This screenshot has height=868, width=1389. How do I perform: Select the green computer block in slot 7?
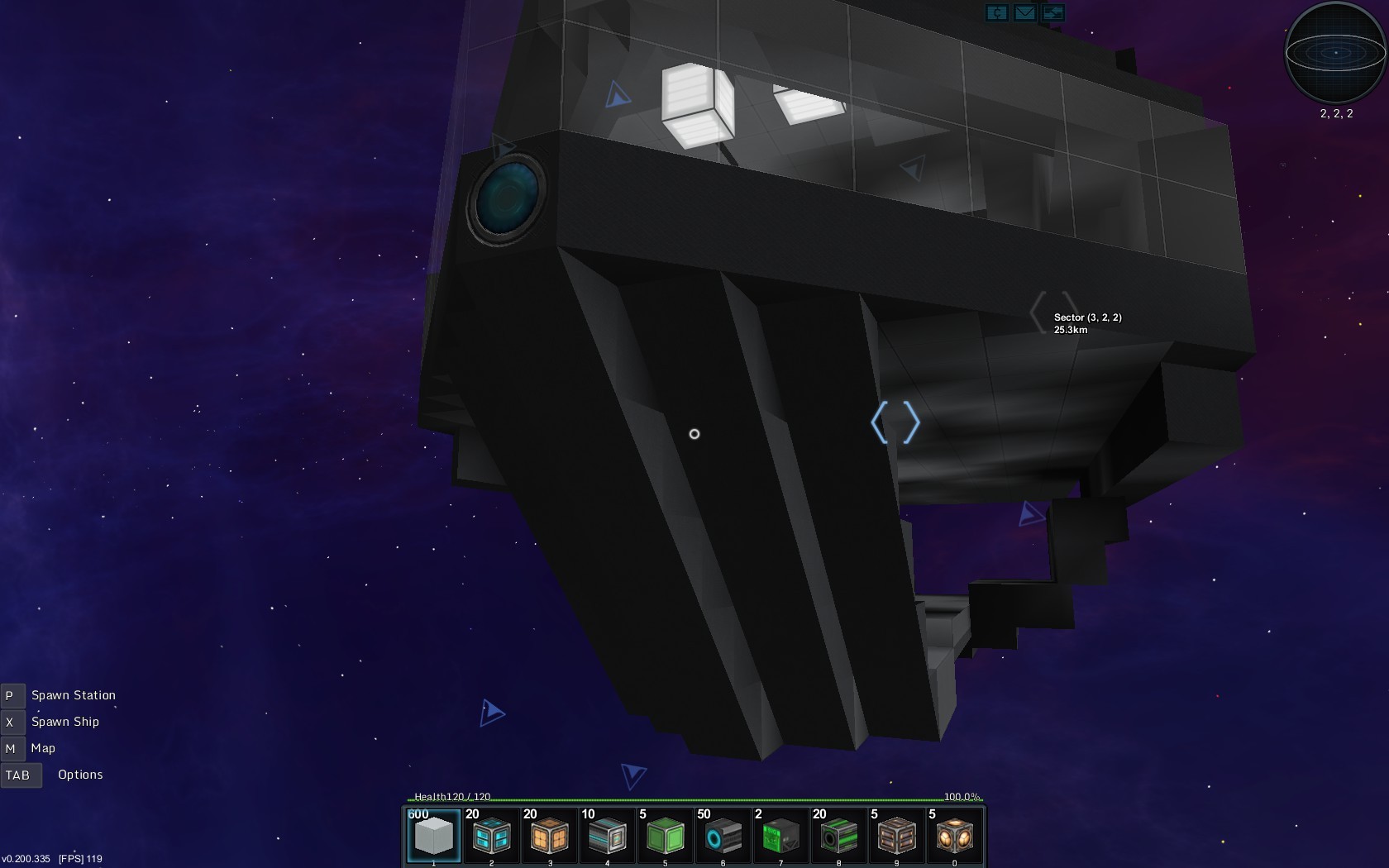tap(780, 836)
